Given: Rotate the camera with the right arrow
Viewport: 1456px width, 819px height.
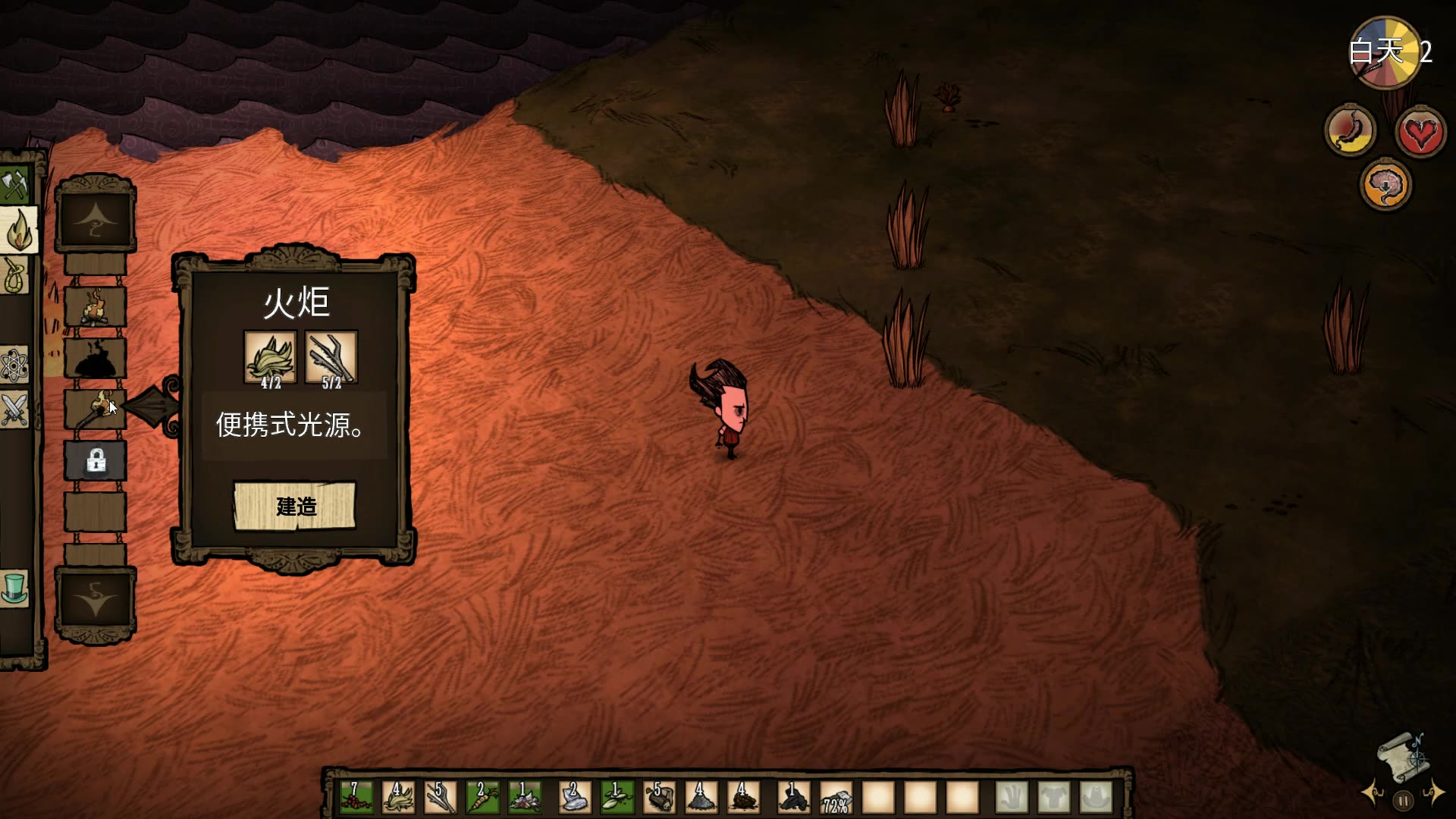Looking at the screenshot, I should (1433, 793).
